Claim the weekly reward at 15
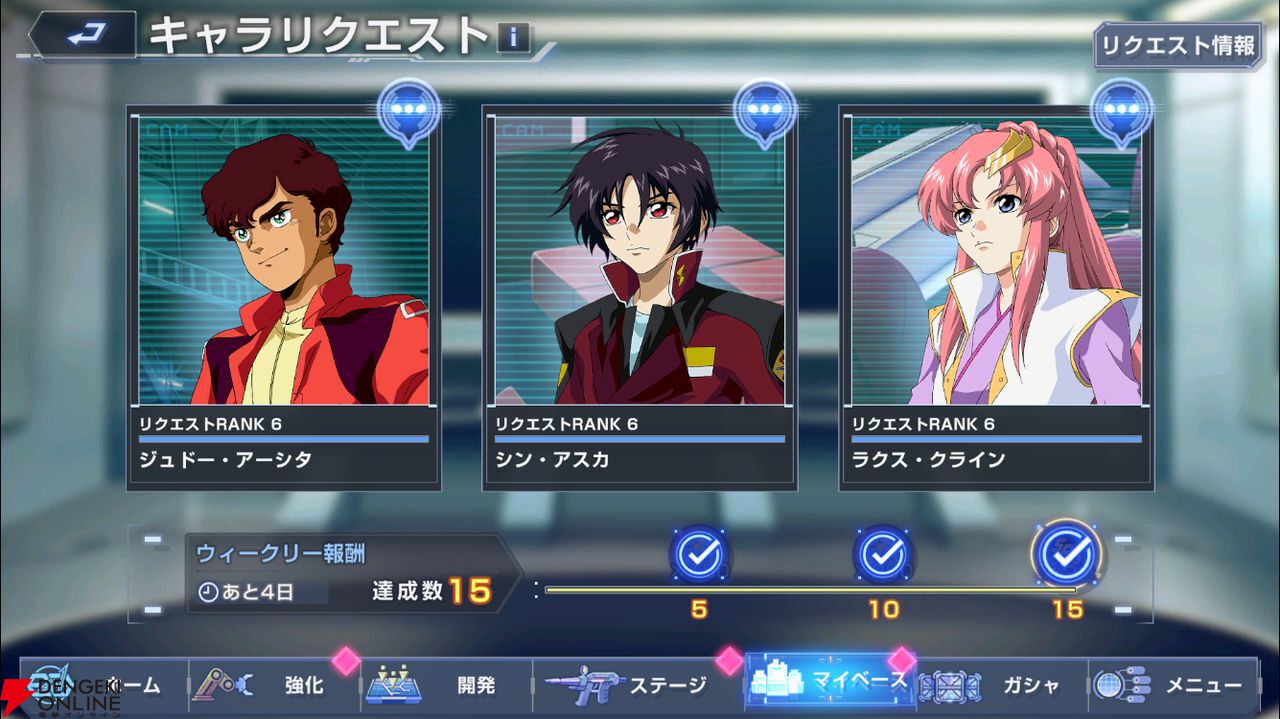Screen dimensions: 1280x719 [x=1067, y=553]
